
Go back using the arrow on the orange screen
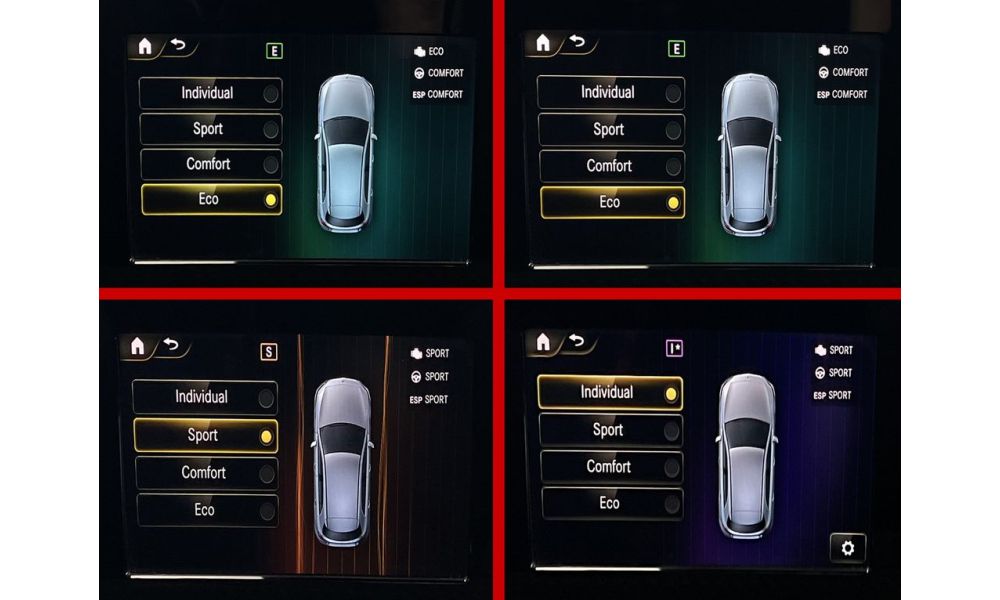[x=173, y=346]
